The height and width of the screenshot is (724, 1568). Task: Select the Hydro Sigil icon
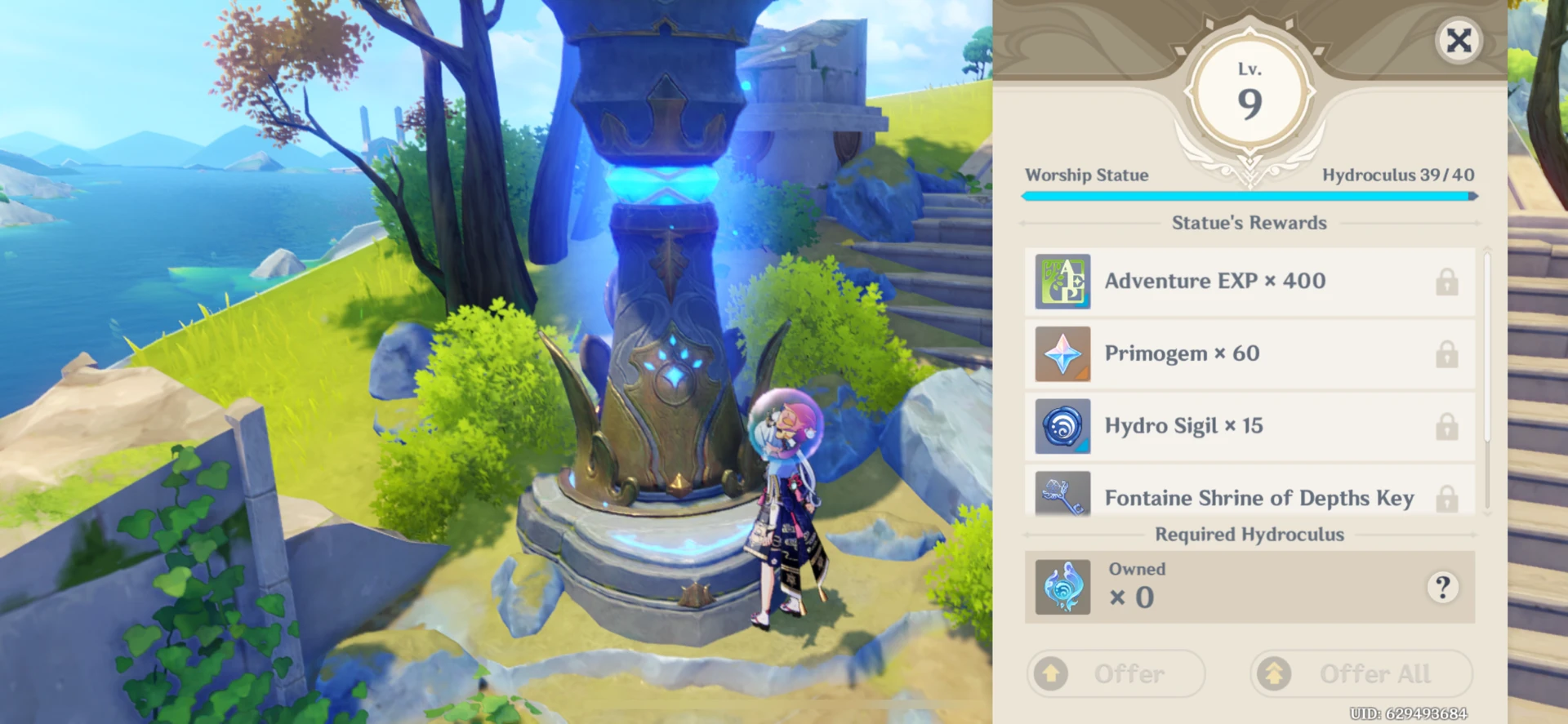point(1062,426)
